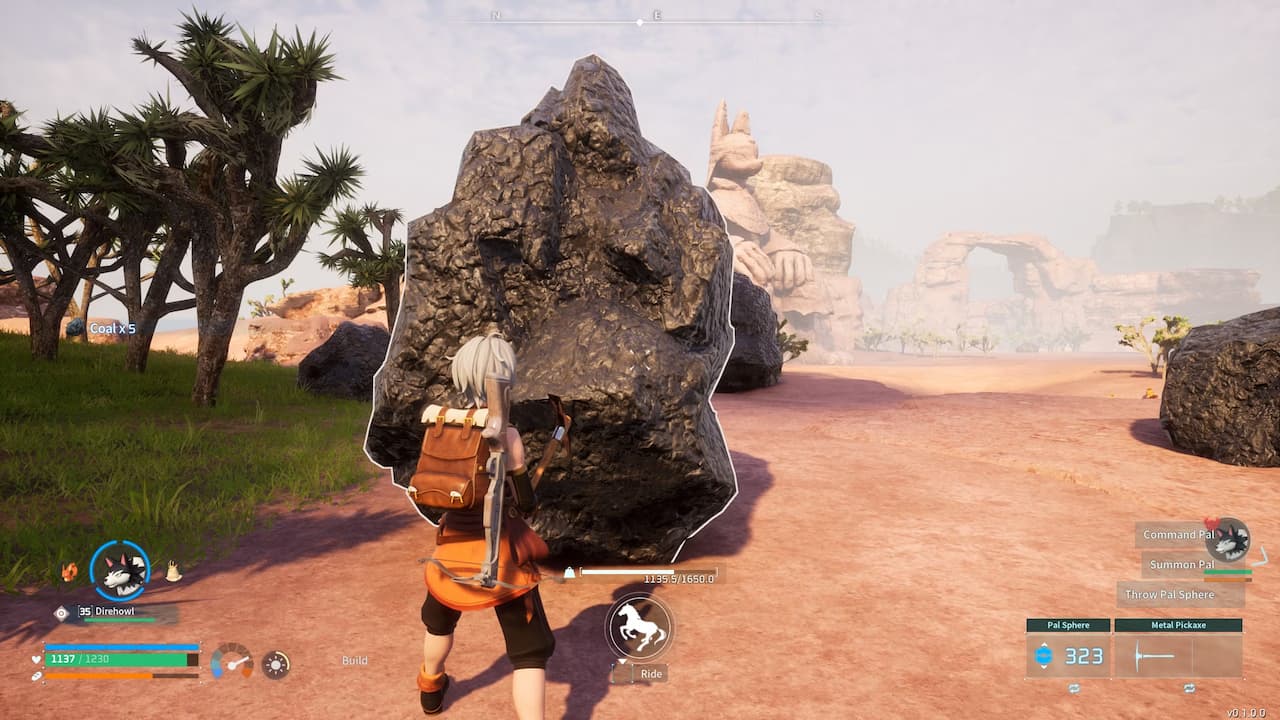The image size is (1280, 720).
Task: Toggle the swap icon under the Metal Pickaxe slot
Action: (1189, 689)
